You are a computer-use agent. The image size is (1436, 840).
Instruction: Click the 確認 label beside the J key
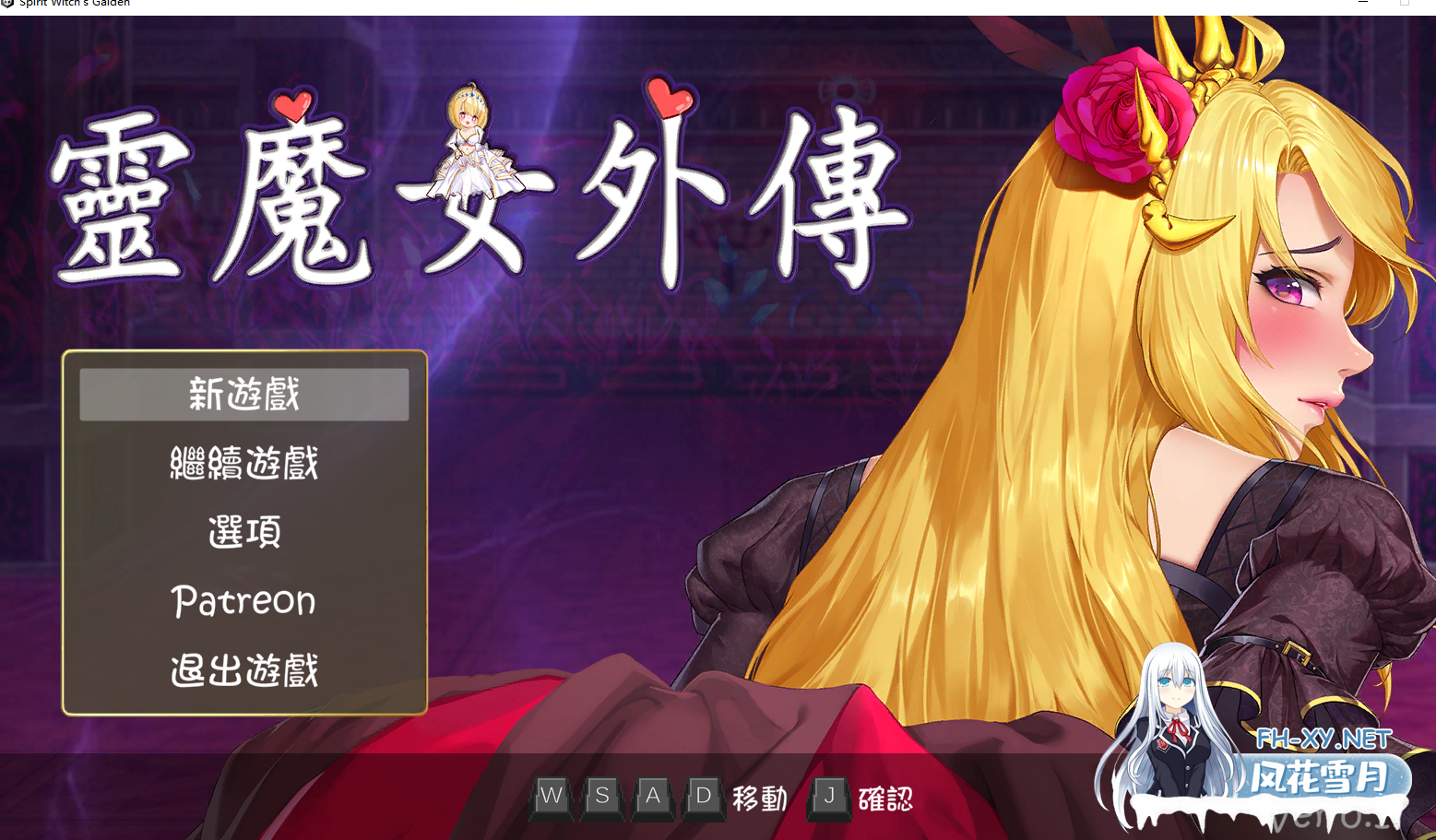pos(886,799)
